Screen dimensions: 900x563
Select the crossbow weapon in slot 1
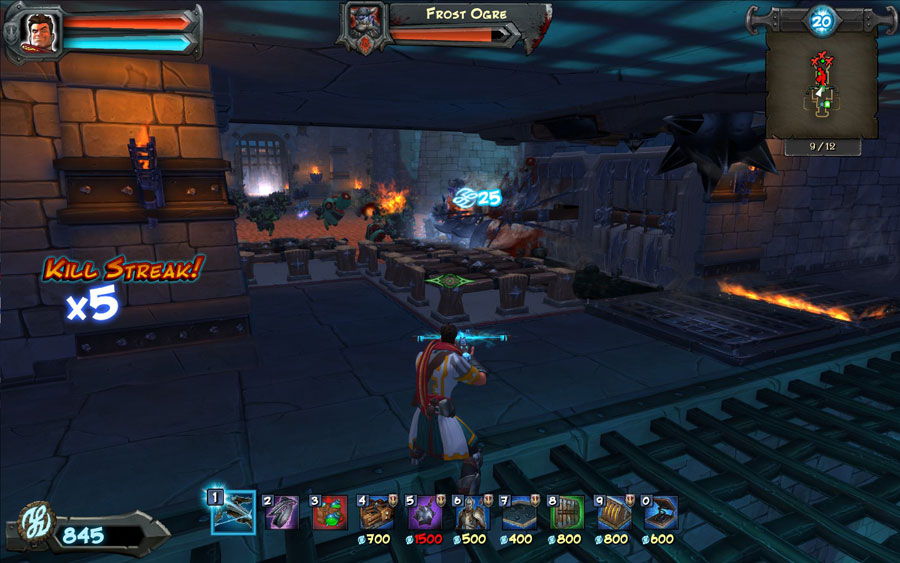(233, 512)
